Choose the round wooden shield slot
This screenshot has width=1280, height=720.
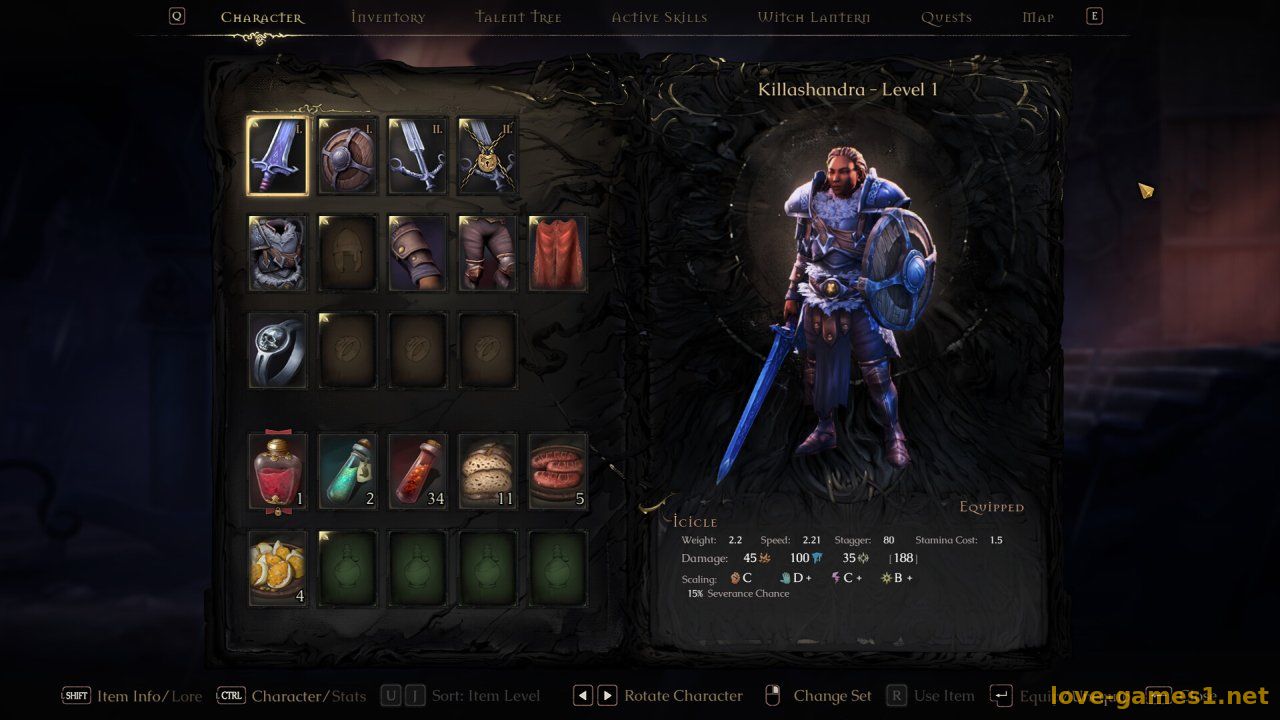click(348, 156)
